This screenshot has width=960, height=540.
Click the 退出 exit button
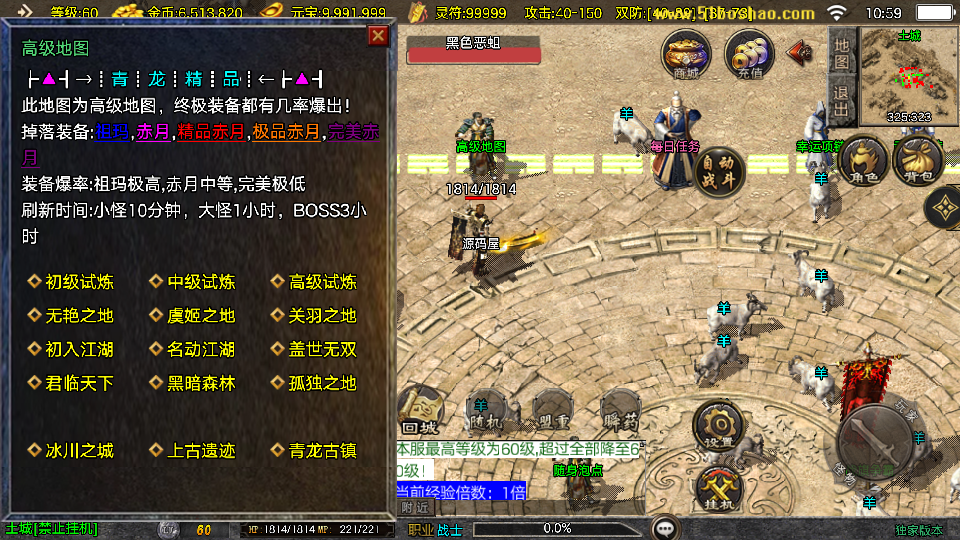coord(842,100)
